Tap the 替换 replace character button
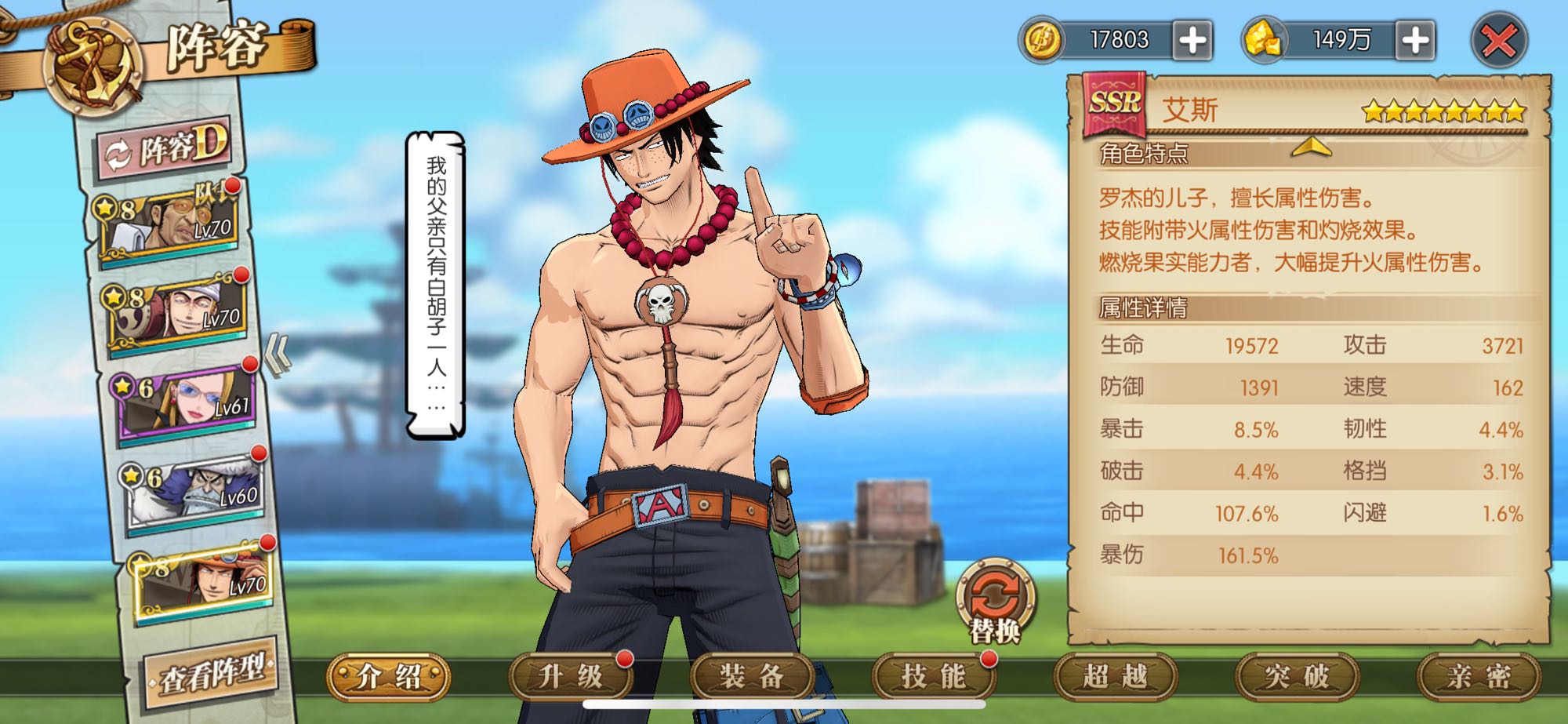The width and height of the screenshot is (1568, 724). tap(995, 599)
